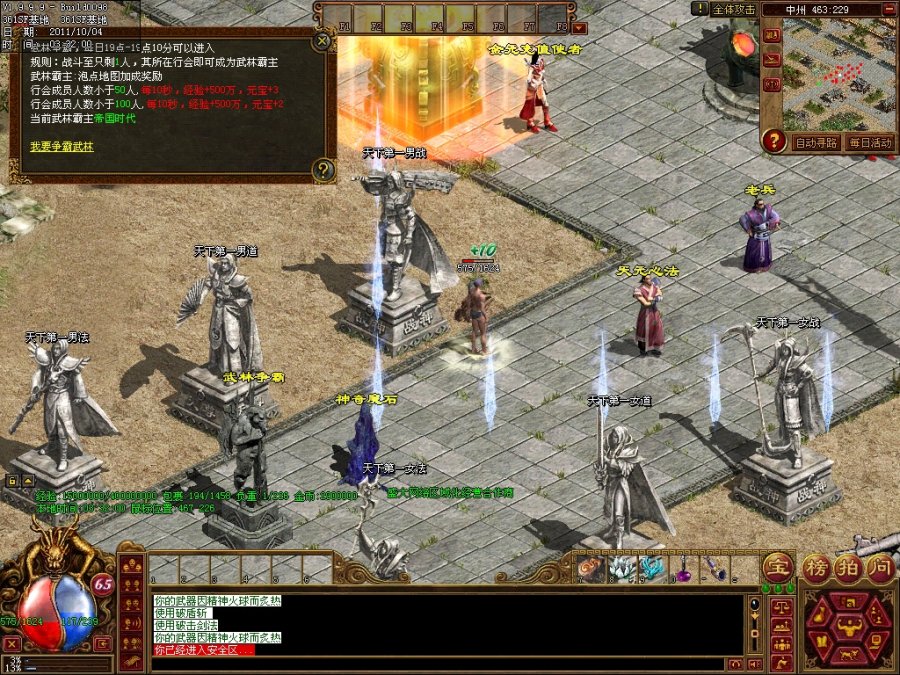
Task: Expand the F-key skill bar arrow
Action: pyautogui.click(x=580, y=28)
